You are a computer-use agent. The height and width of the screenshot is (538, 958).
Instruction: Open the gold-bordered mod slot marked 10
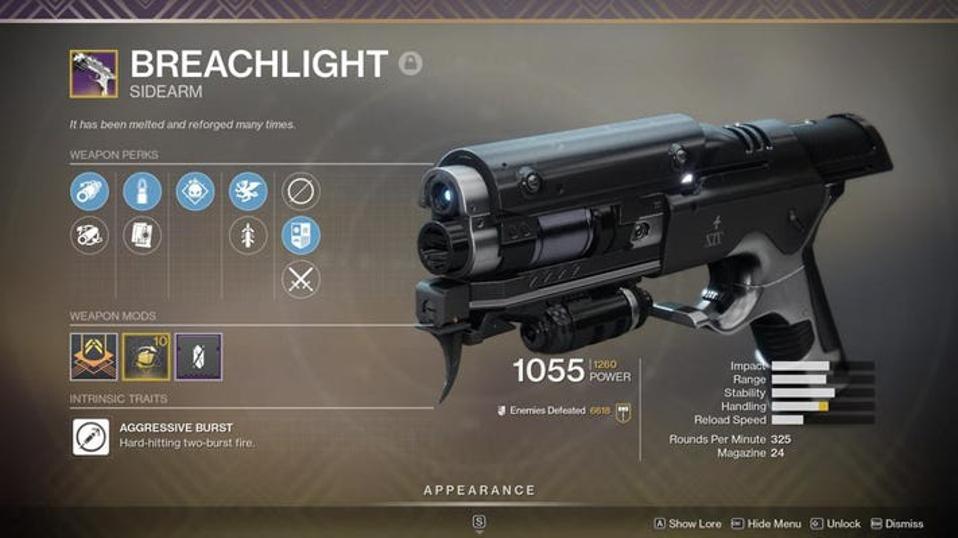pyautogui.click(x=146, y=356)
